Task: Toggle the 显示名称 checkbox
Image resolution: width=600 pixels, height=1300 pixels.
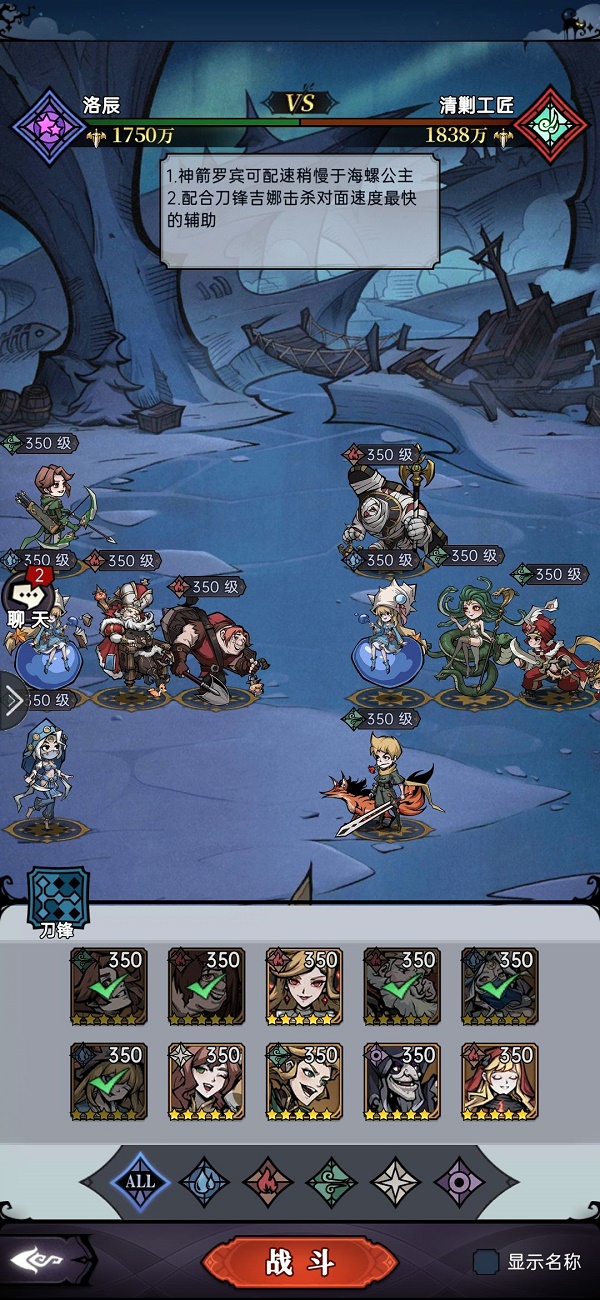Action: click(486, 1262)
